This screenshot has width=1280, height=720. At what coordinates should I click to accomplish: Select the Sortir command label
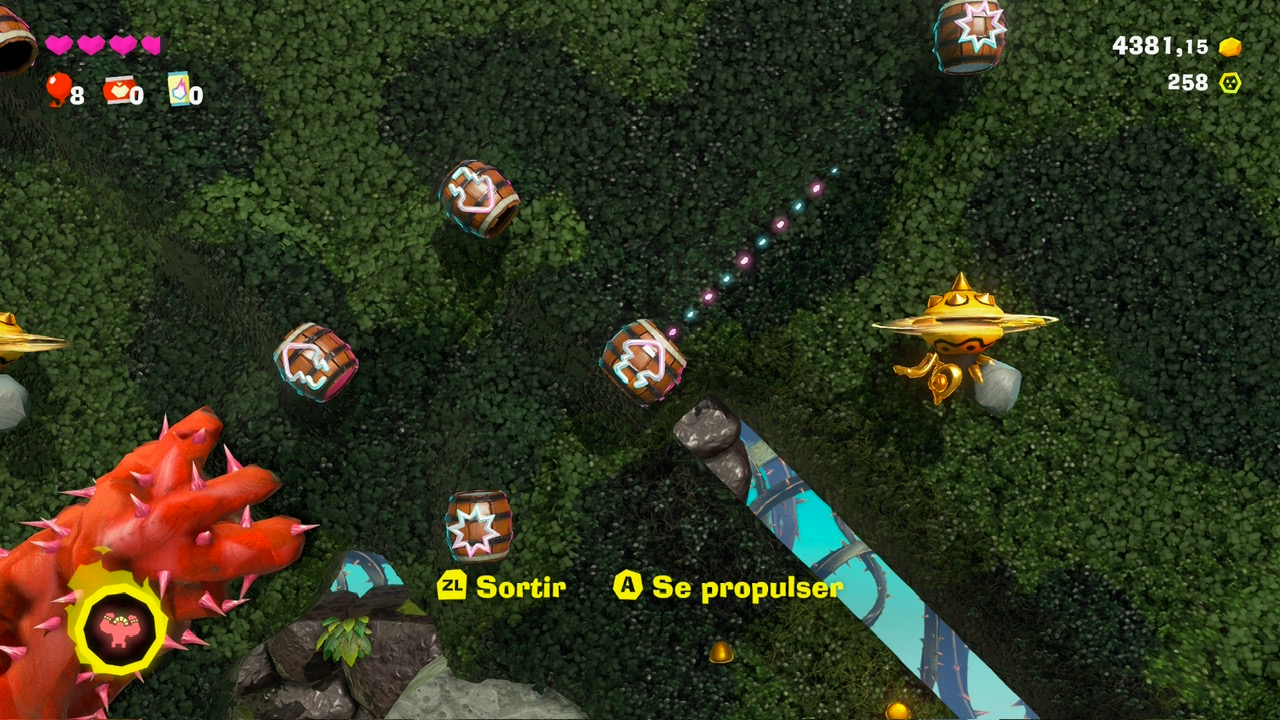click(520, 588)
